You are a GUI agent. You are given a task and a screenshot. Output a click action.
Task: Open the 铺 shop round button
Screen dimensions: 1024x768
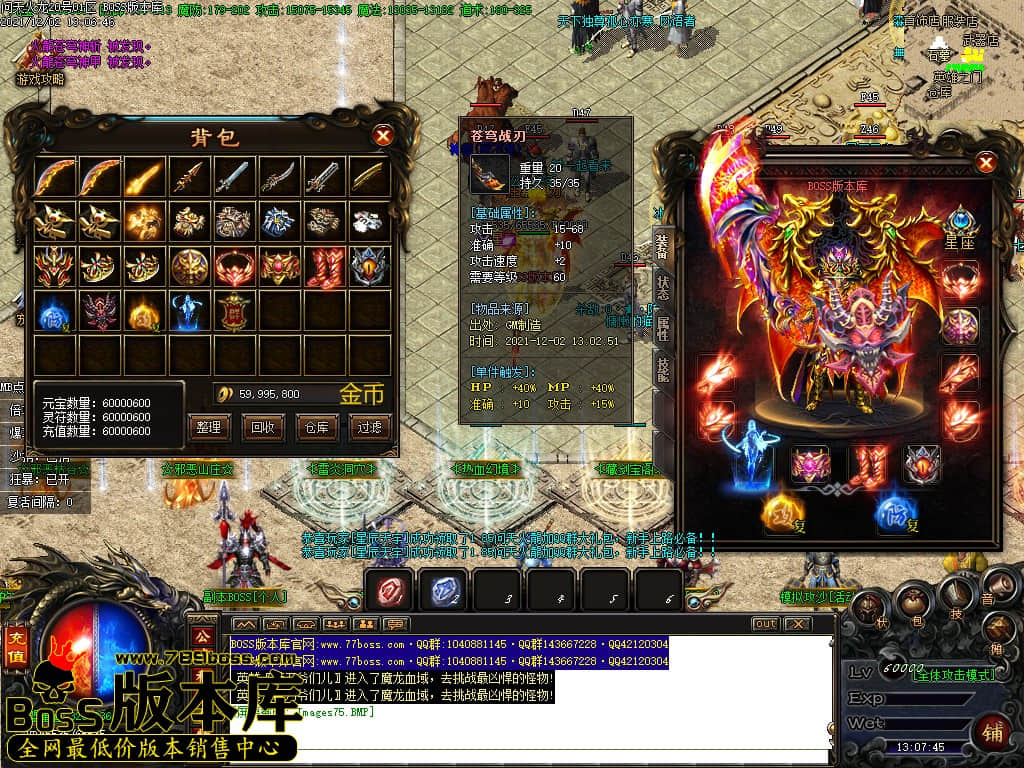click(992, 729)
